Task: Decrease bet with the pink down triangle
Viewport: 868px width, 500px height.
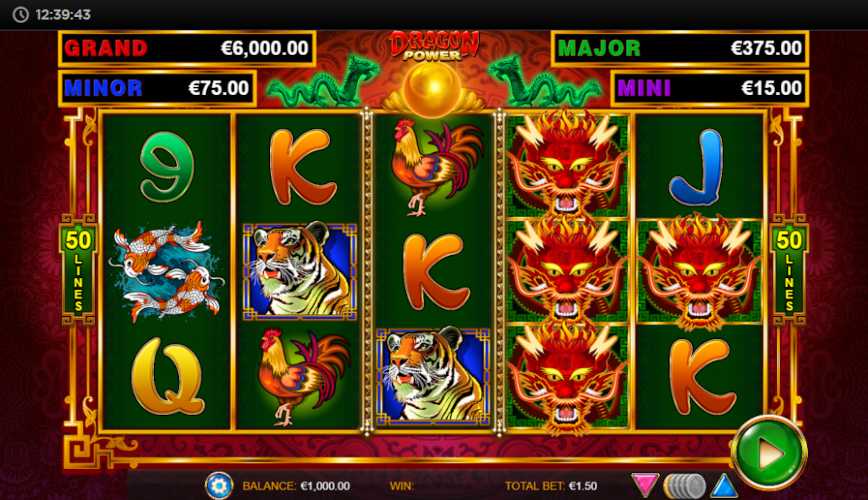Action: pos(645,486)
